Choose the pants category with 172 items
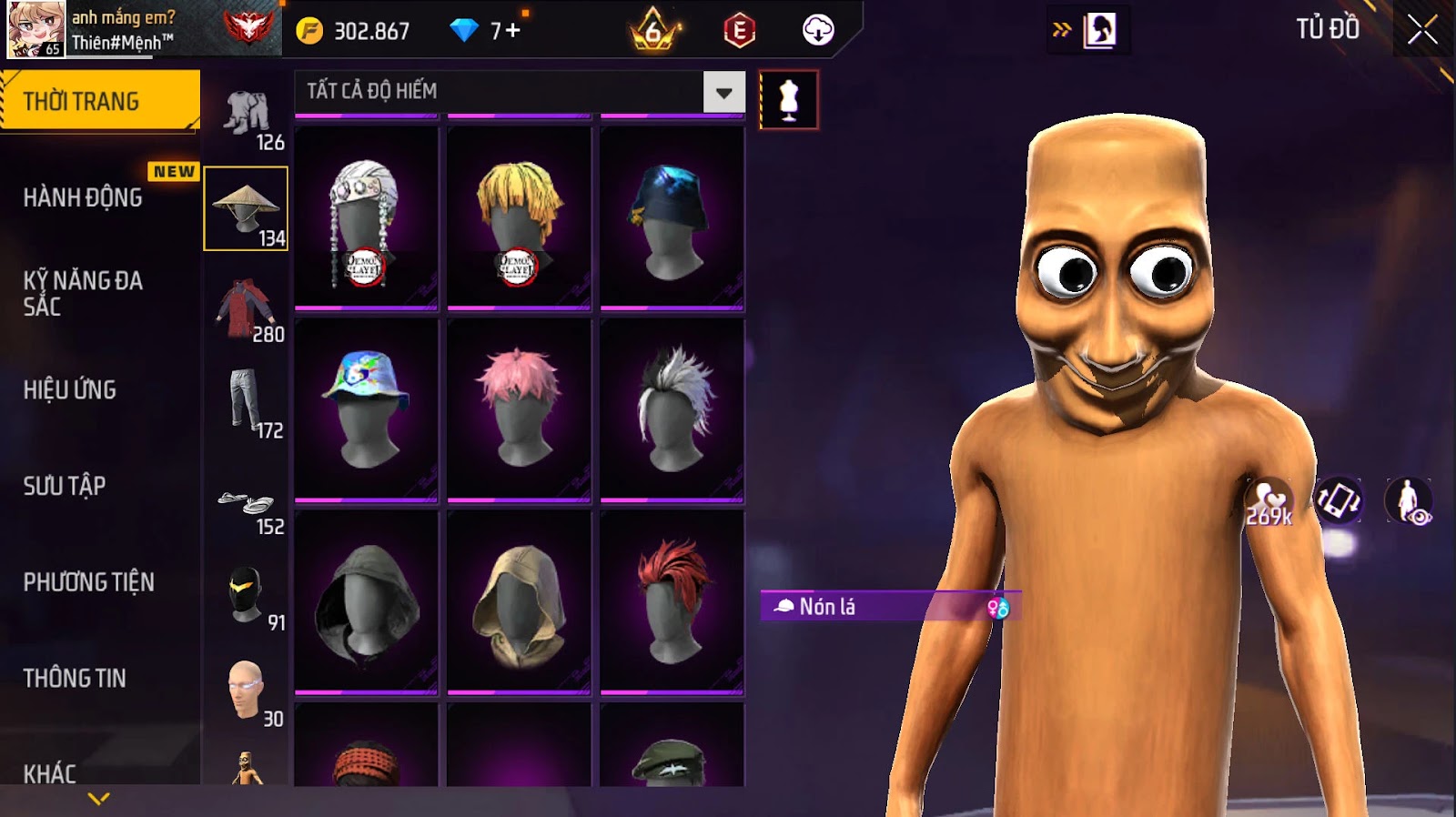The width and height of the screenshot is (1456, 817). [x=246, y=403]
